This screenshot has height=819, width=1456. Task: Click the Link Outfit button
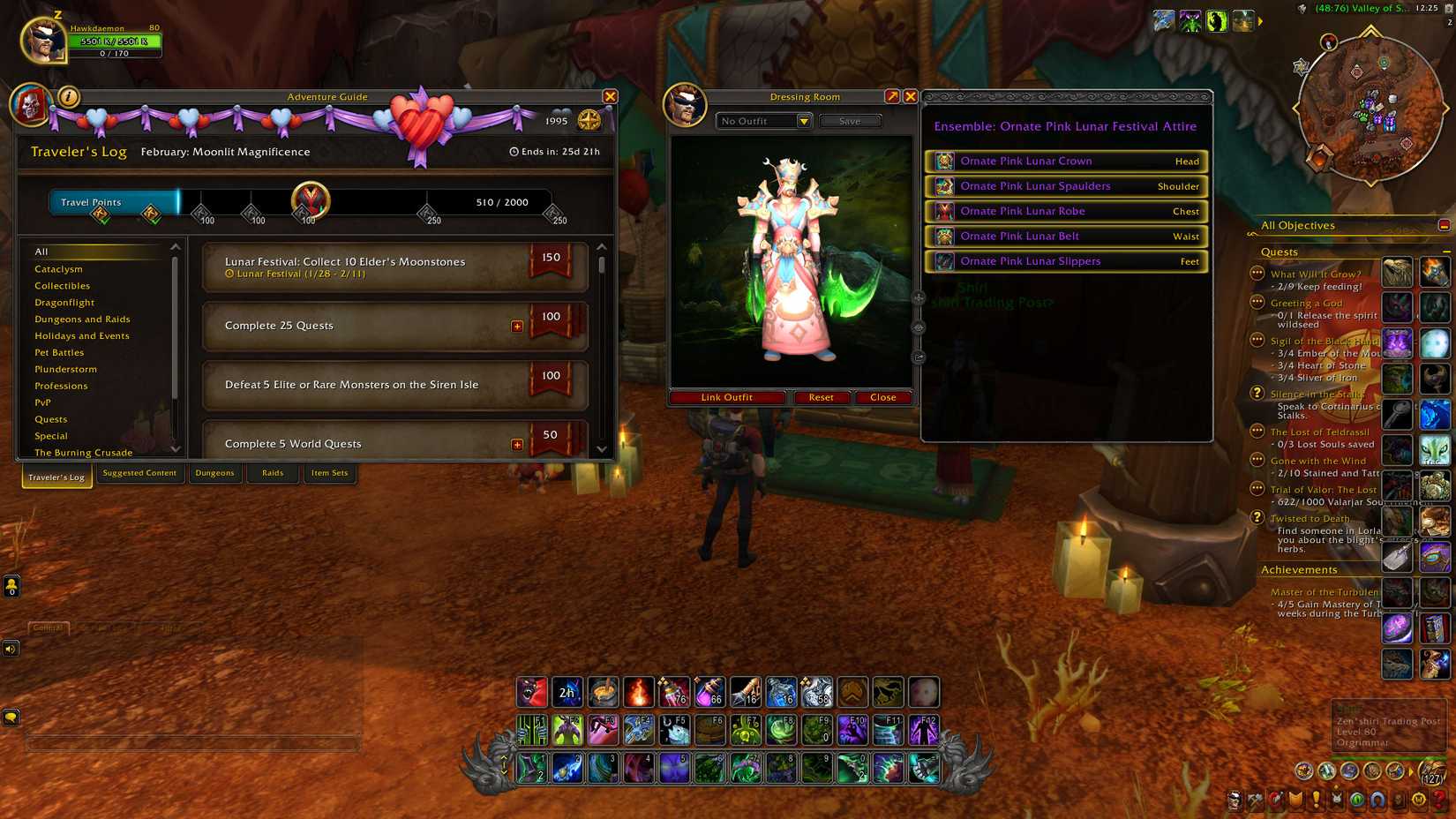coord(725,397)
